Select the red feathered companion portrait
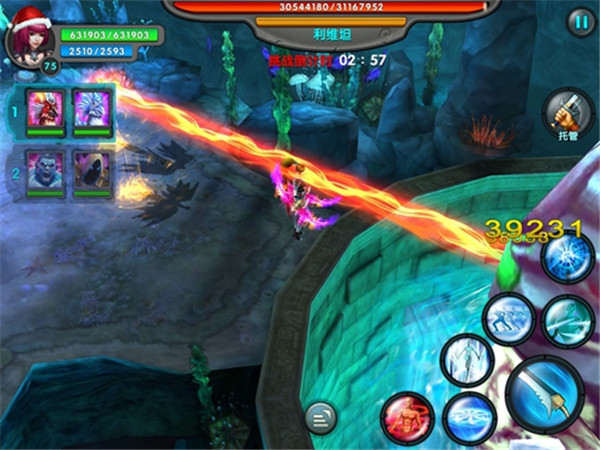This screenshot has height=450, width=600. click(46, 109)
